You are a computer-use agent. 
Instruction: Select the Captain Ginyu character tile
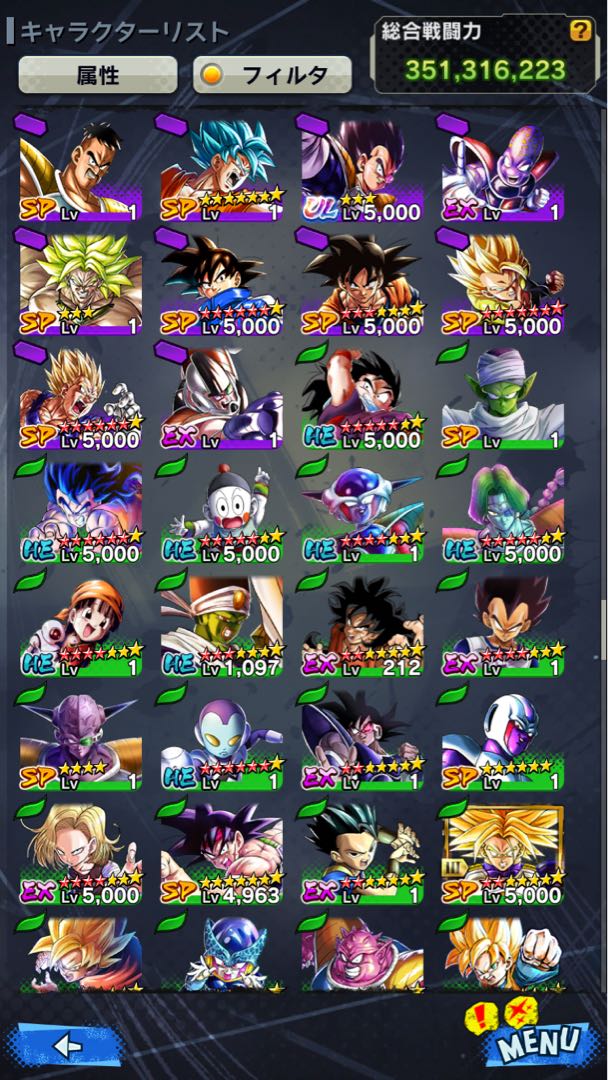(80, 739)
